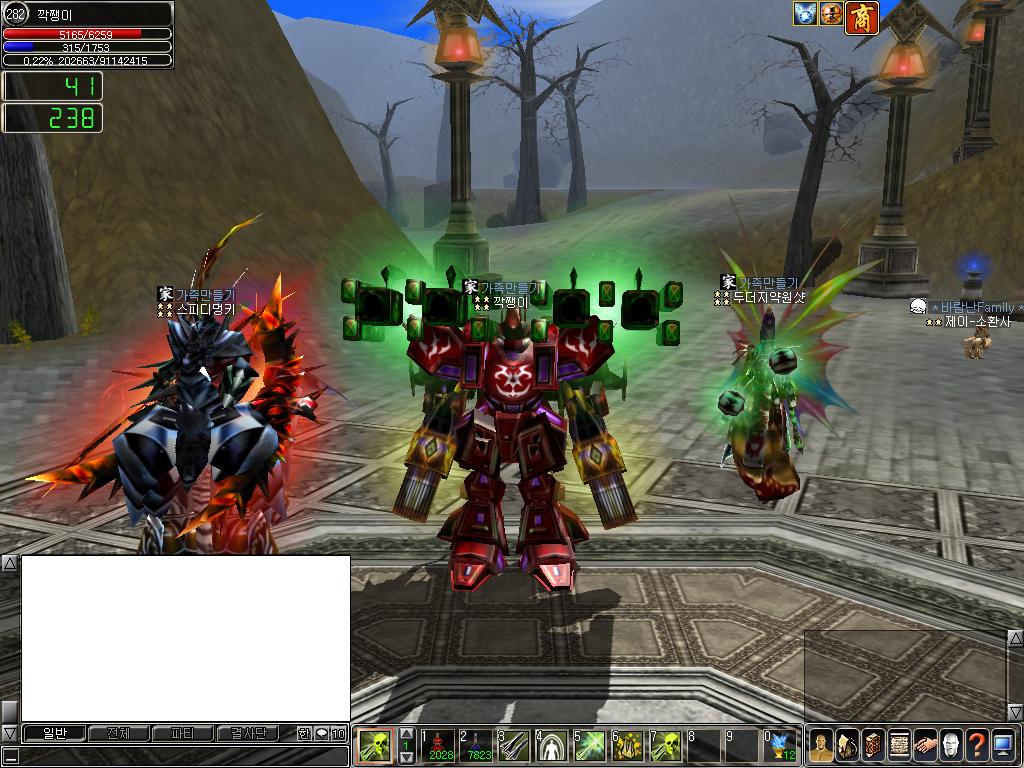The image size is (1024, 768).
Task: Select the winged blue gem in slot 0
Action: pos(781,746)
